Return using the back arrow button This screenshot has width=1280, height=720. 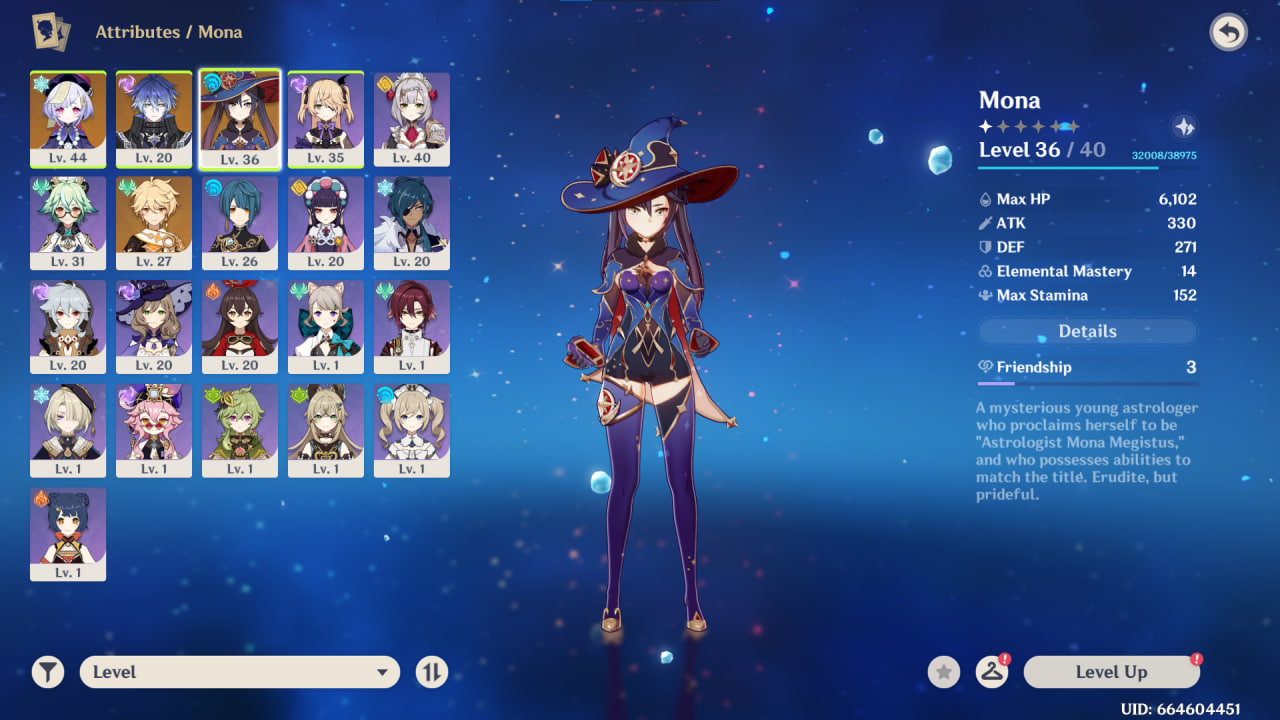tap(1228, 33)
